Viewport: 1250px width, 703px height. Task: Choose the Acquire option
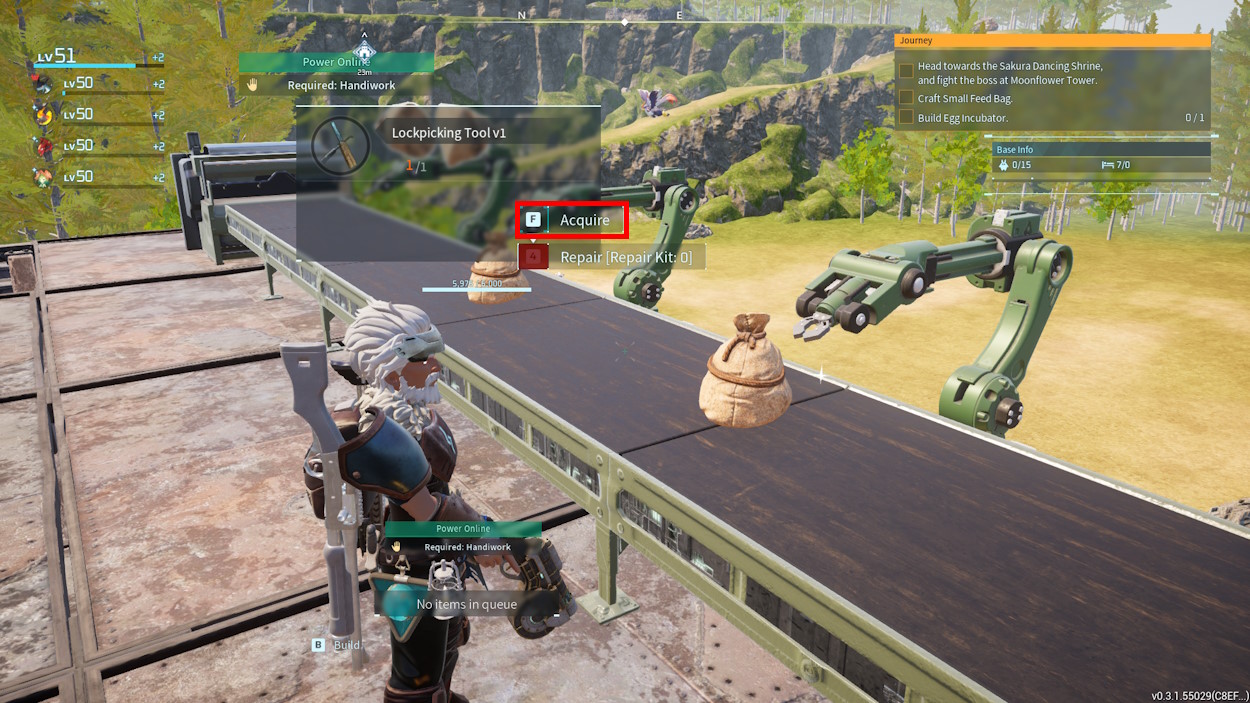pyautogui.click(x=572, y=220)
